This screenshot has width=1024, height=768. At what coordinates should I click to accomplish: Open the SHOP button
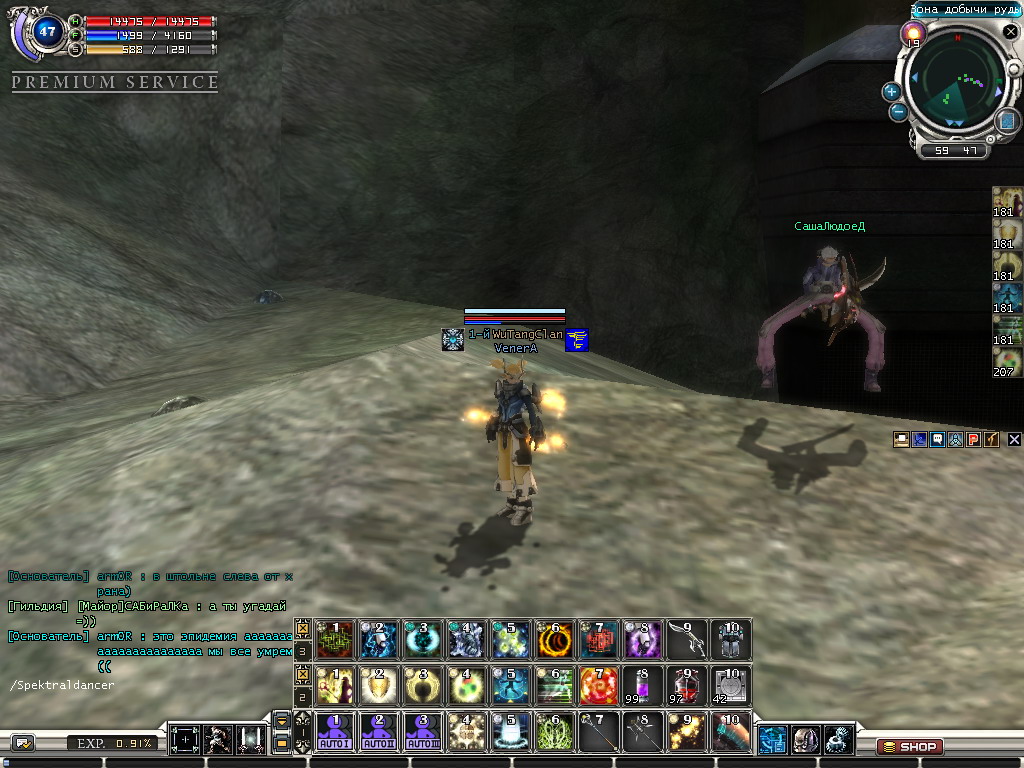click(x=910, y=746)
